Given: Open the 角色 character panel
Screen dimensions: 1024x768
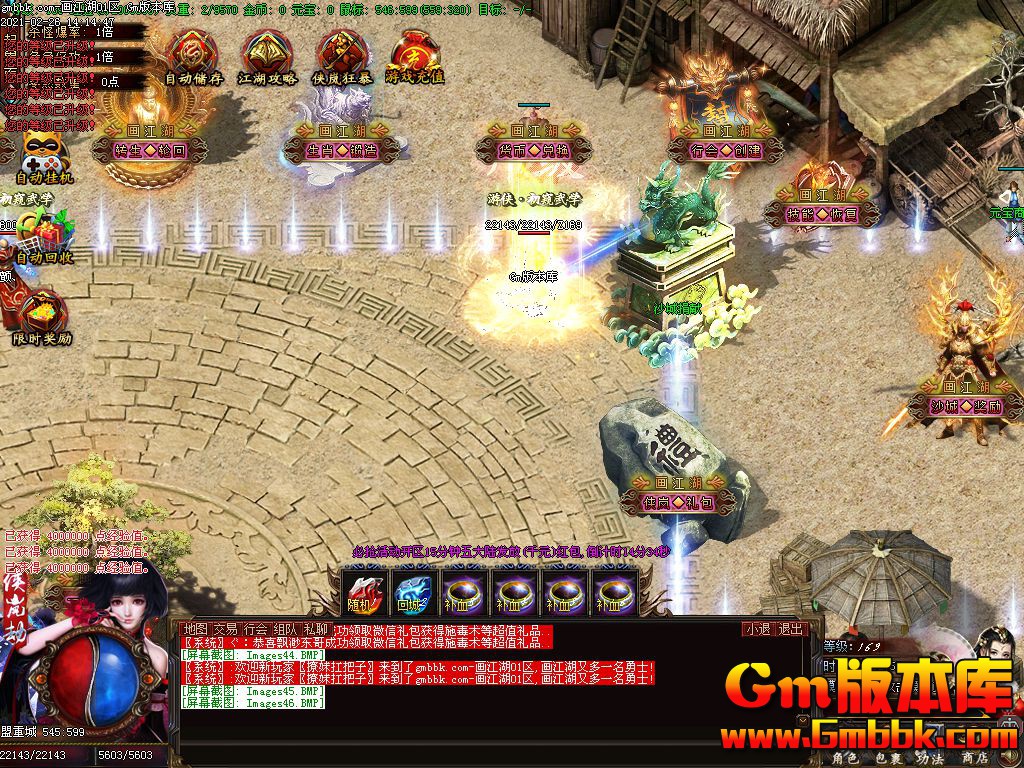Looking at the screenshot, I should (x=846, y=758).
